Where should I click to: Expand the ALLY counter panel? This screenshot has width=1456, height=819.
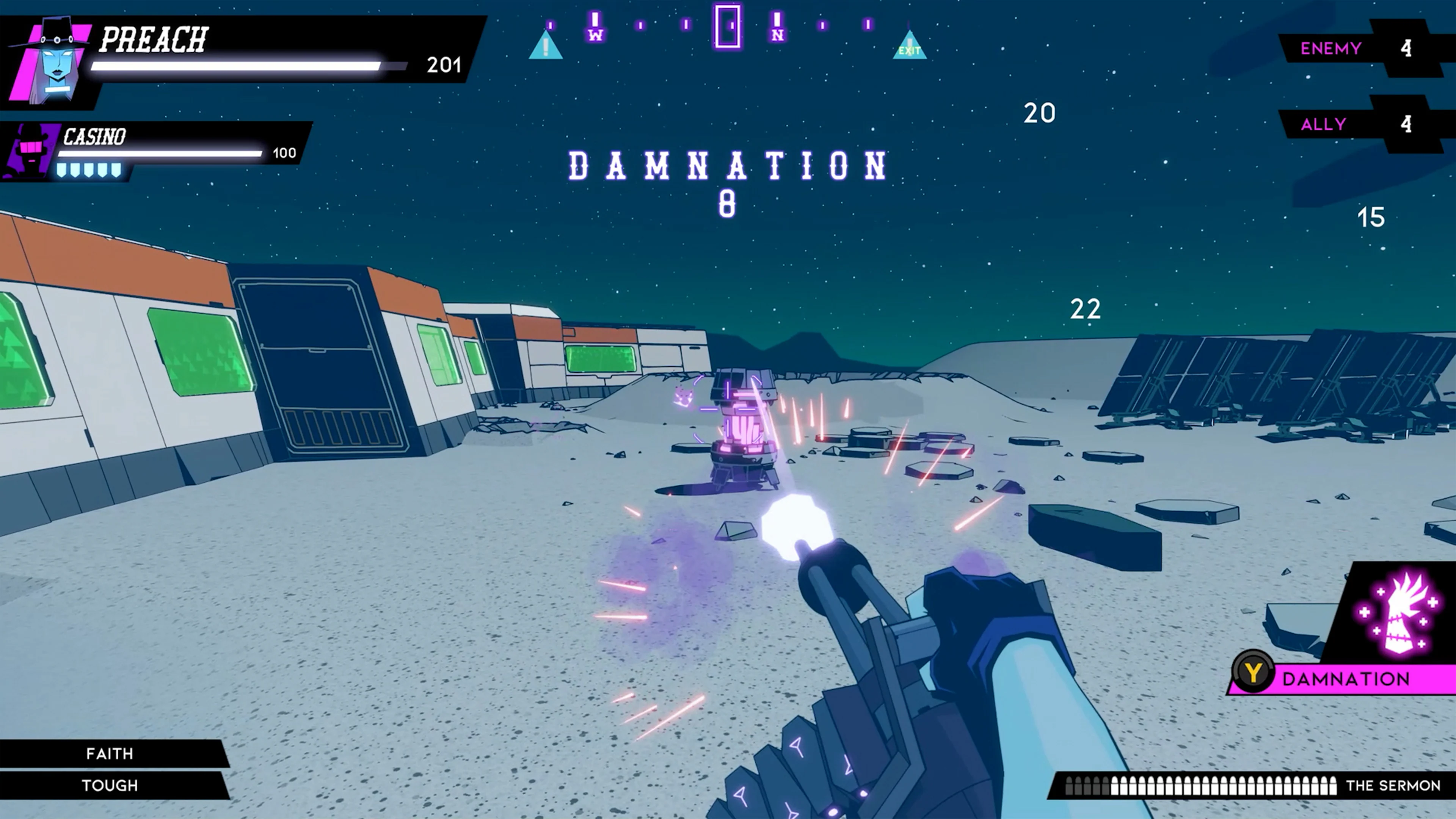point(1323,124)
